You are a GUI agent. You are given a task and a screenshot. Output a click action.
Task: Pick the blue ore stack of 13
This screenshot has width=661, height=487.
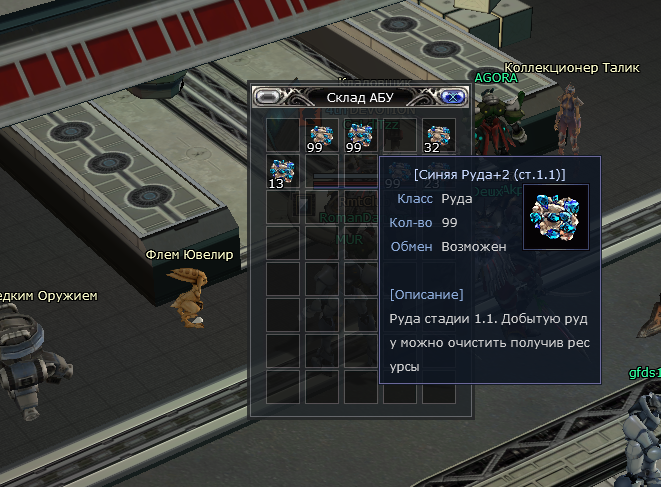[282, 172]
